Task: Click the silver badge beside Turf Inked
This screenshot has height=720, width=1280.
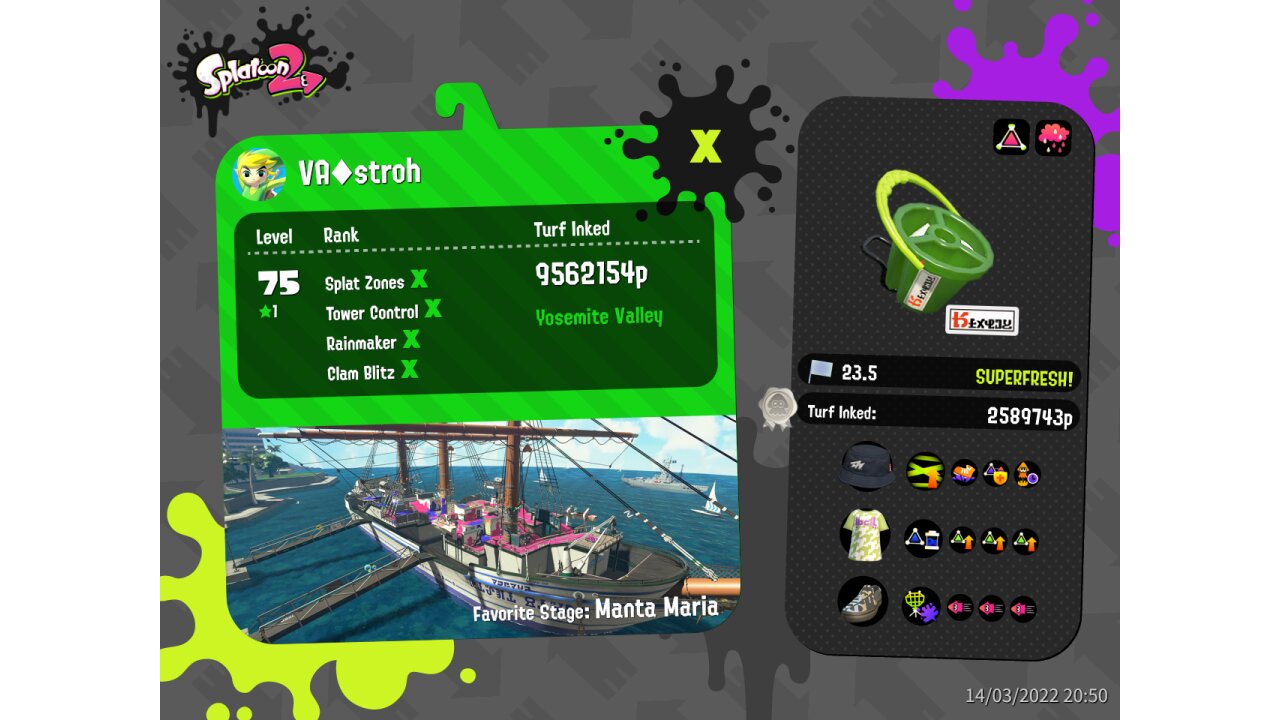Action: [x=778, y=408]
